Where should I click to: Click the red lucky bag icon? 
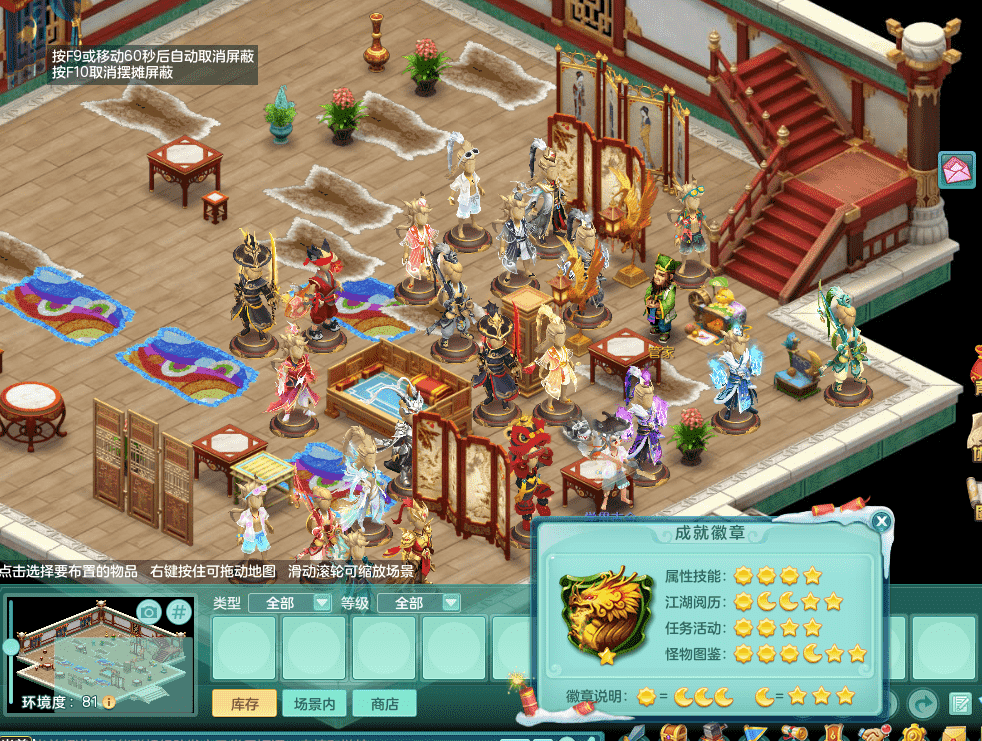click(x=976, y=362)
